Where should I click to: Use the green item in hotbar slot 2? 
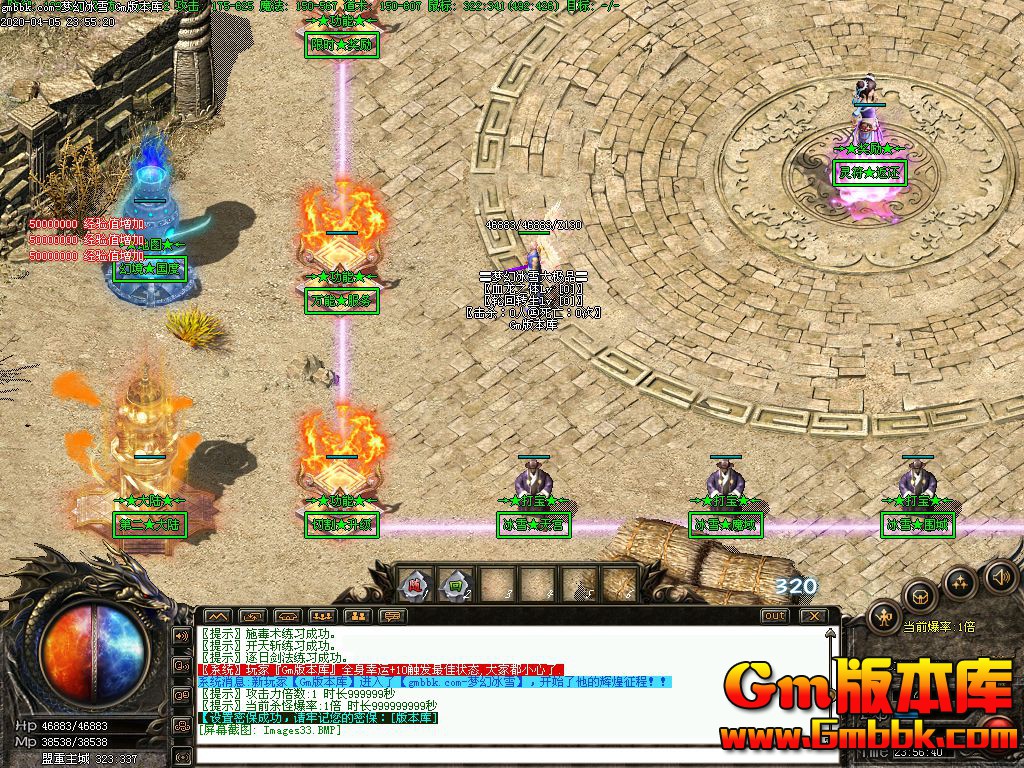tap(456, 583)
